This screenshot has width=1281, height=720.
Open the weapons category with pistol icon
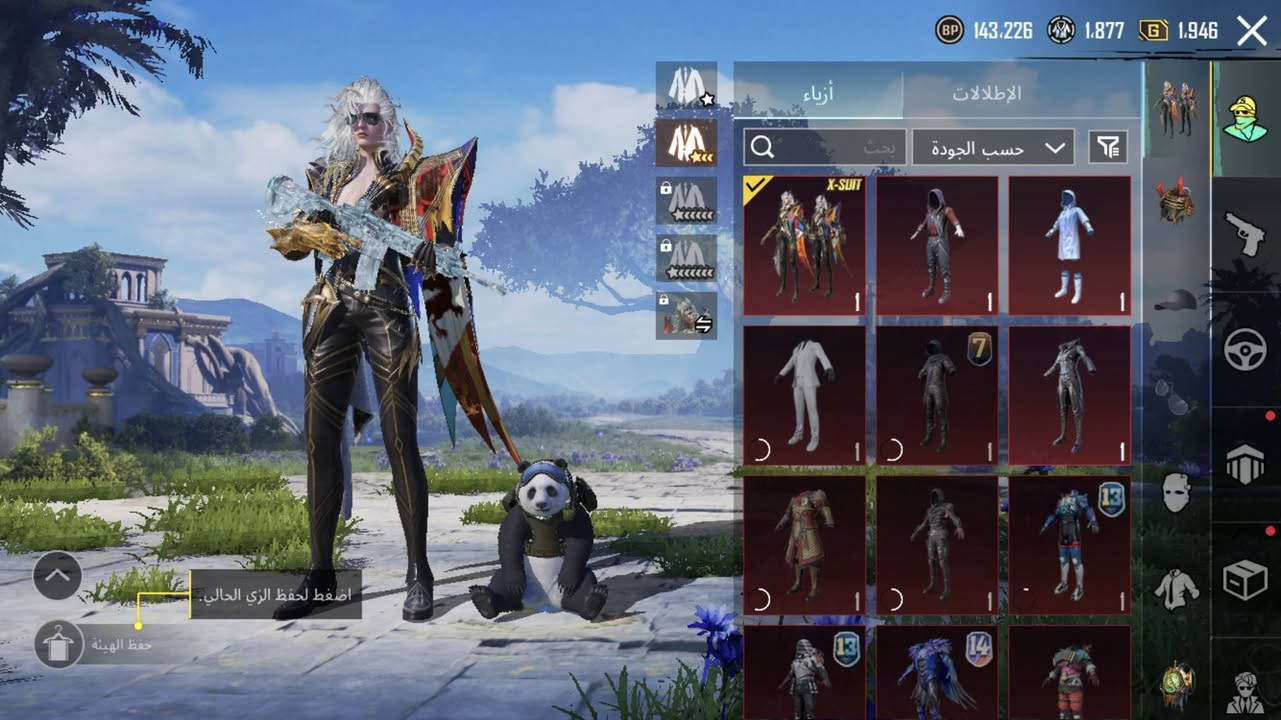[x=1245, y=232]
